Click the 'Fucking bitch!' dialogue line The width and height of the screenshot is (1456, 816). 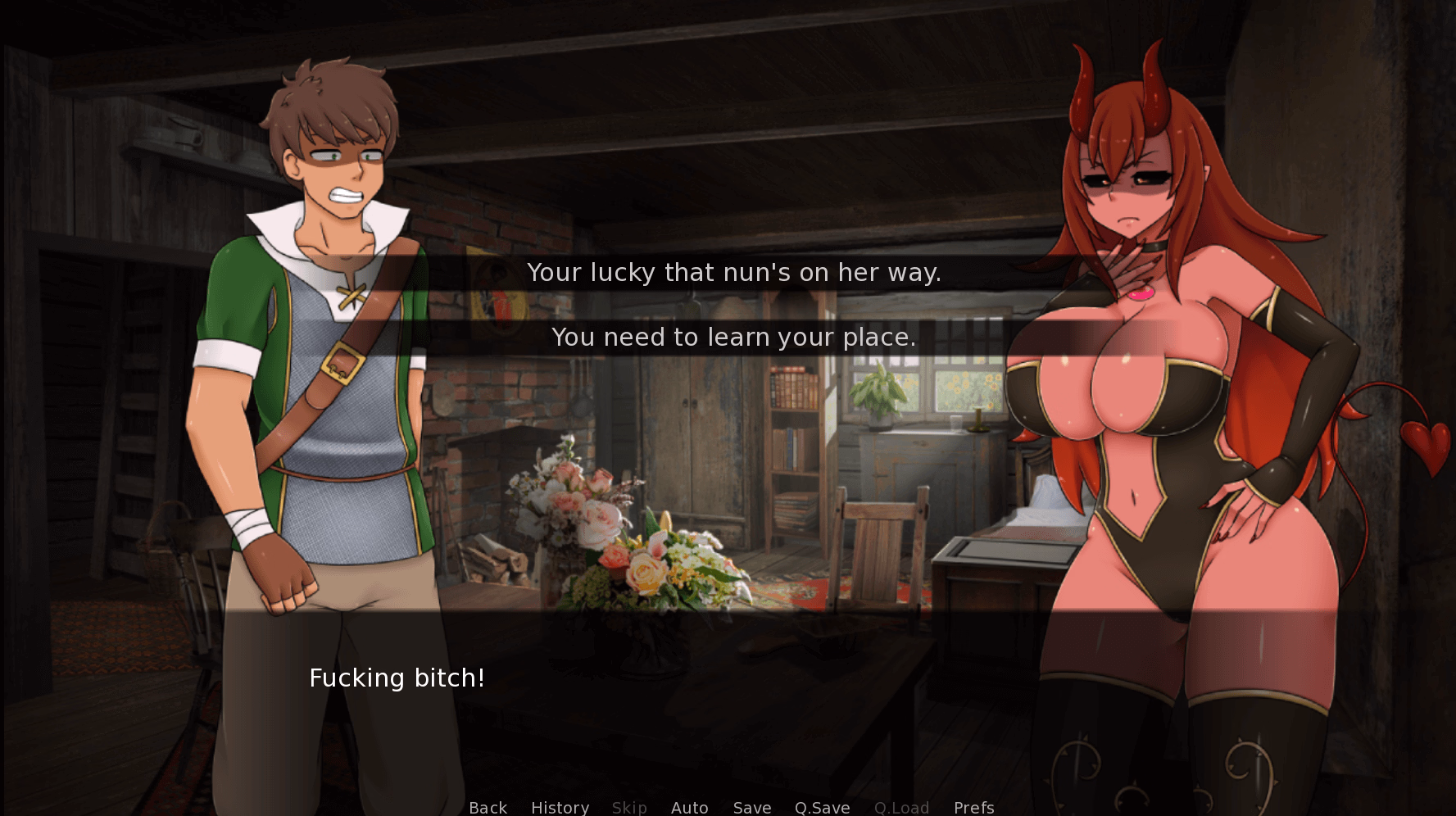pos(397,678)
